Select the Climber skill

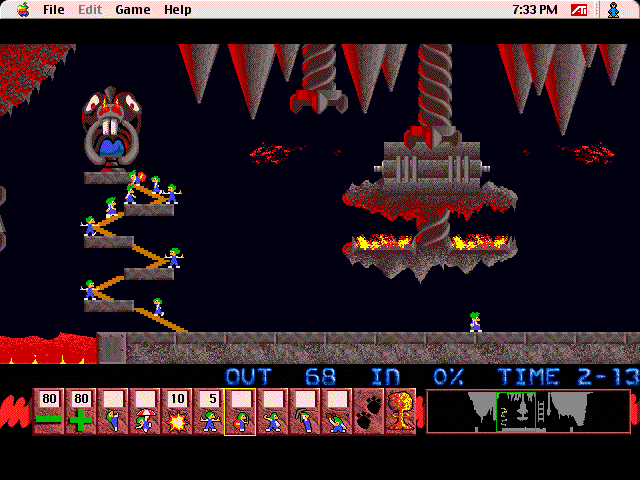(x=112, y=412)
